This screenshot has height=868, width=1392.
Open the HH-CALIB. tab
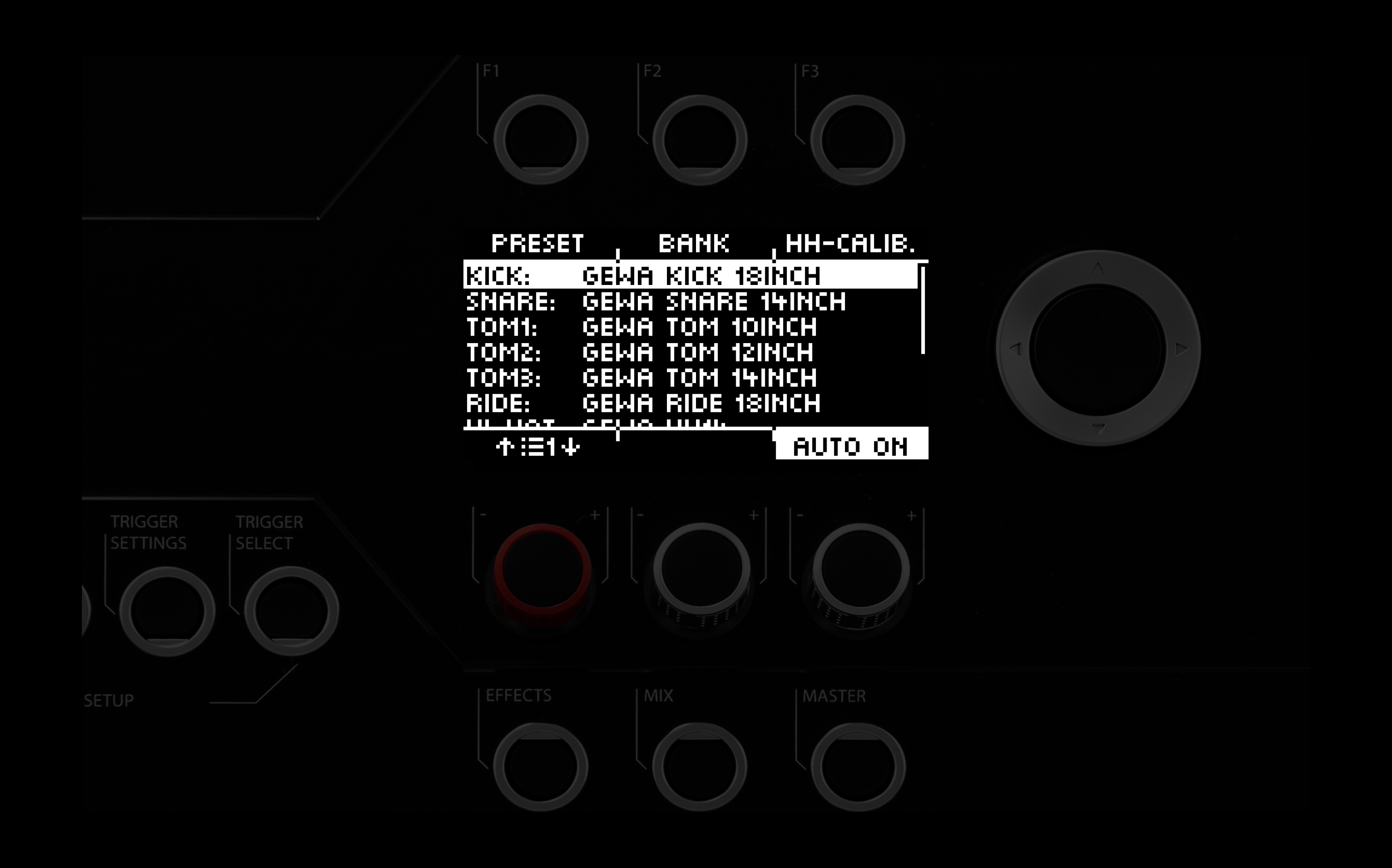(854, 243)
